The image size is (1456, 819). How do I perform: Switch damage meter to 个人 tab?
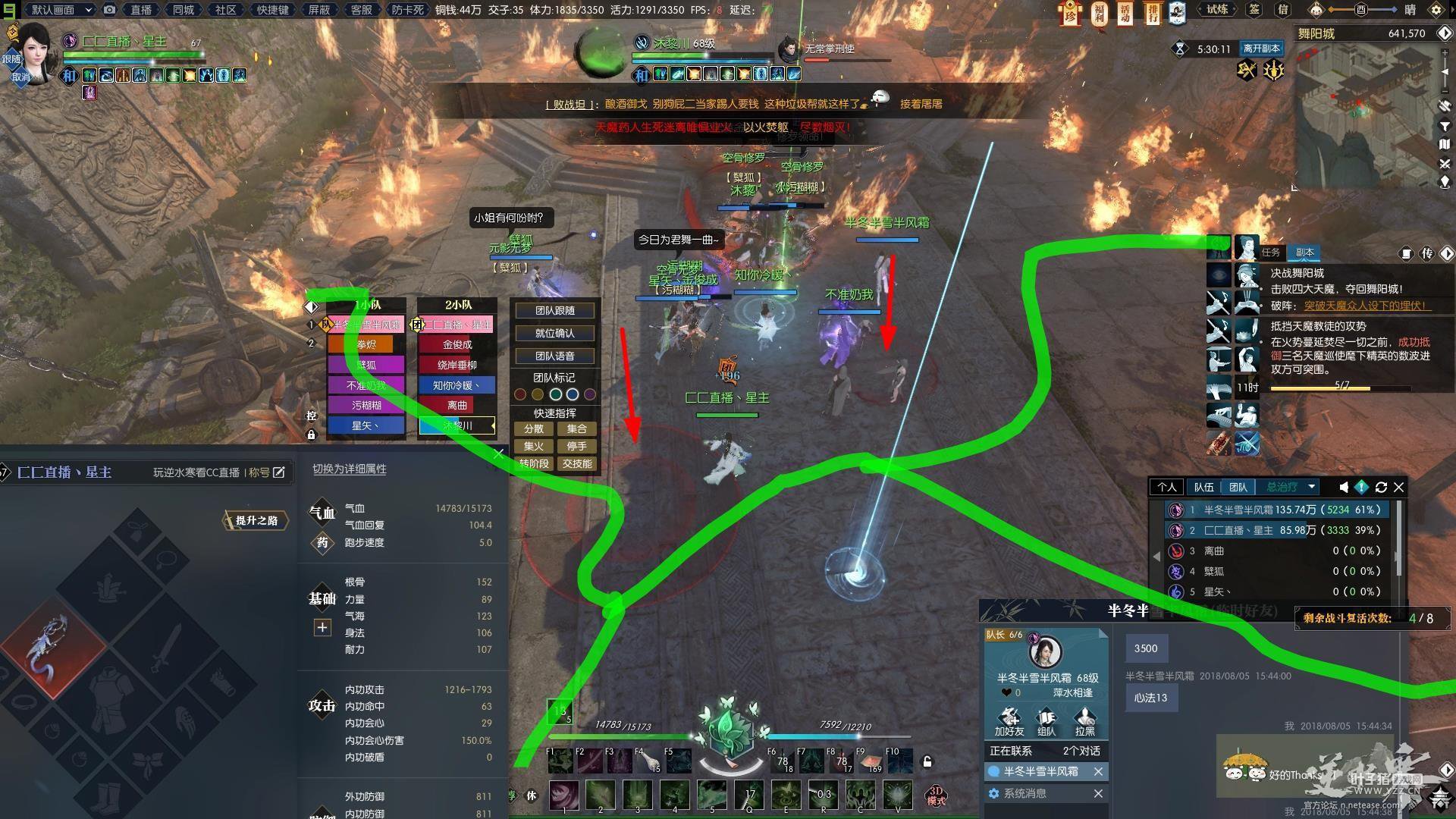point(1166,488)
